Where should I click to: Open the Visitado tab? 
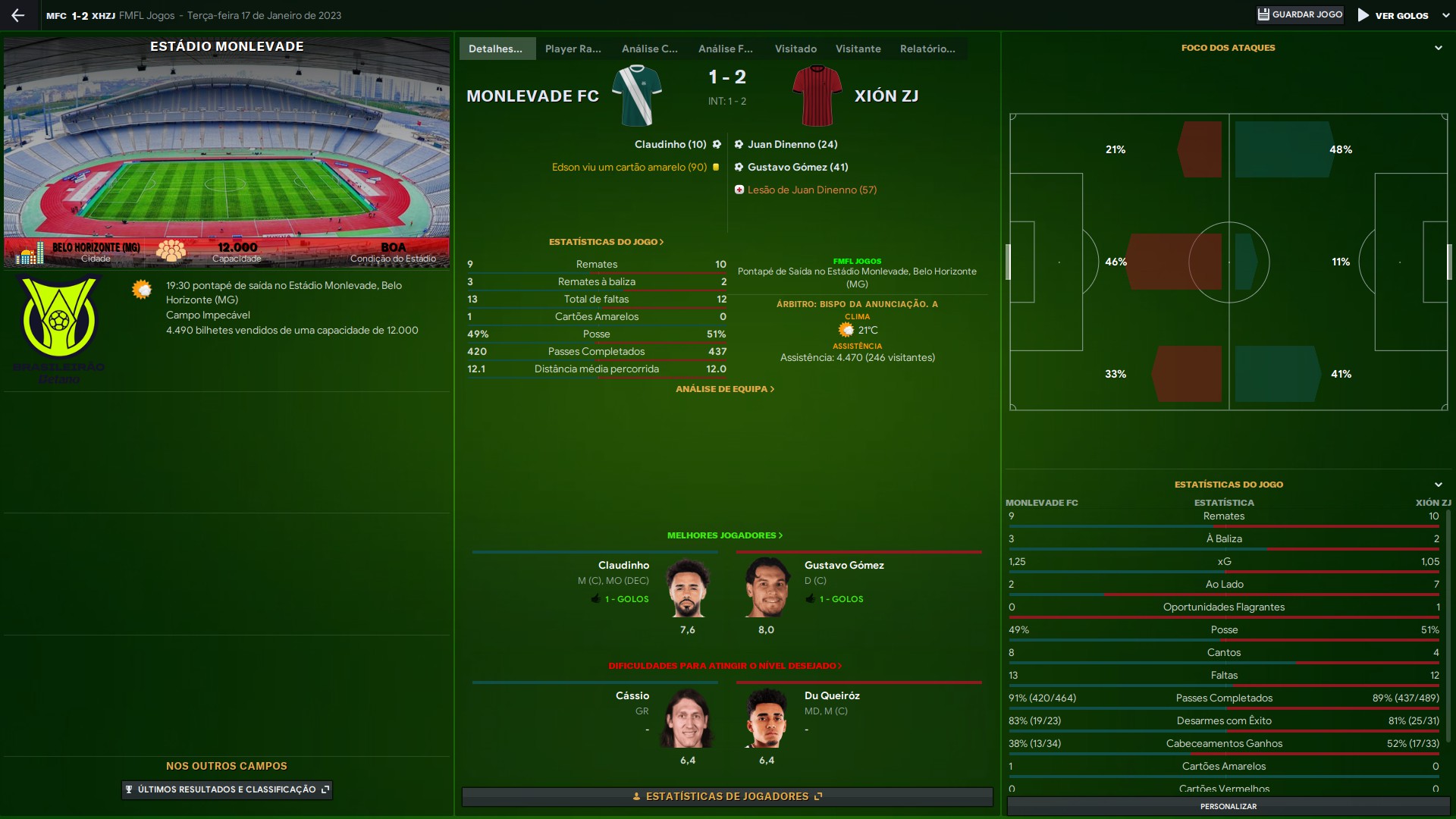coord(795,49)
